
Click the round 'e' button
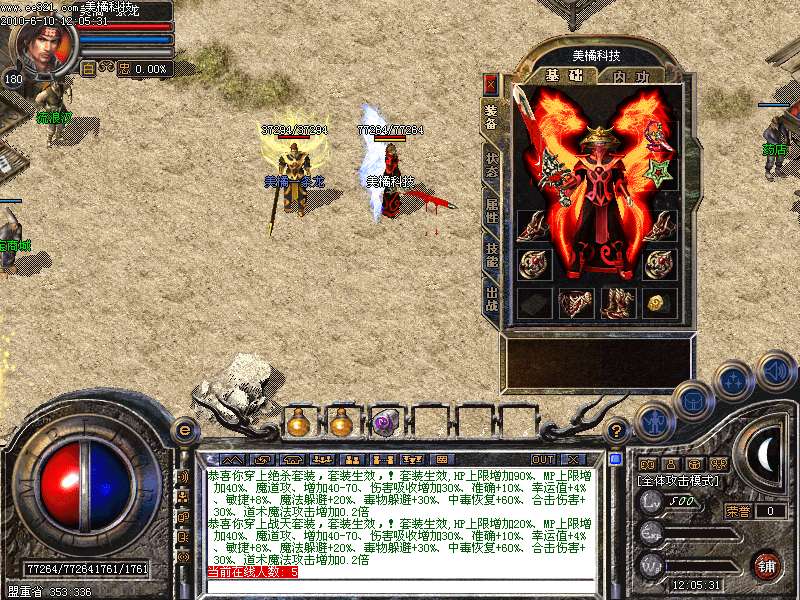pos(185,430)
